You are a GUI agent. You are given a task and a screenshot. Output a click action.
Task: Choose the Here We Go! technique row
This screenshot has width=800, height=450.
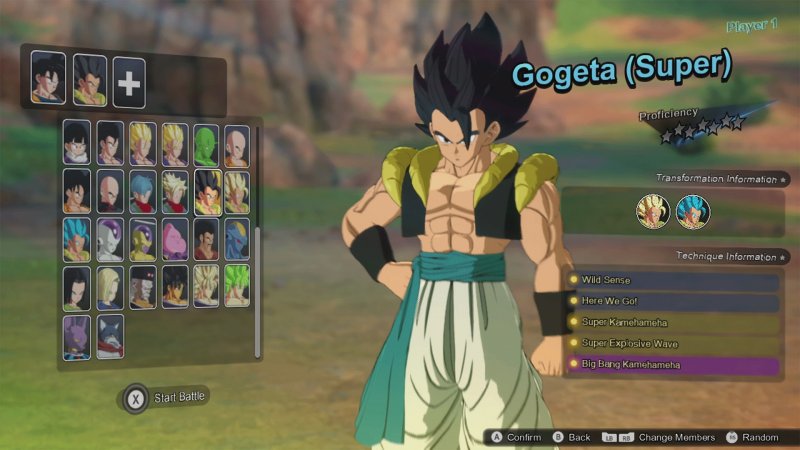coord(672,301)
